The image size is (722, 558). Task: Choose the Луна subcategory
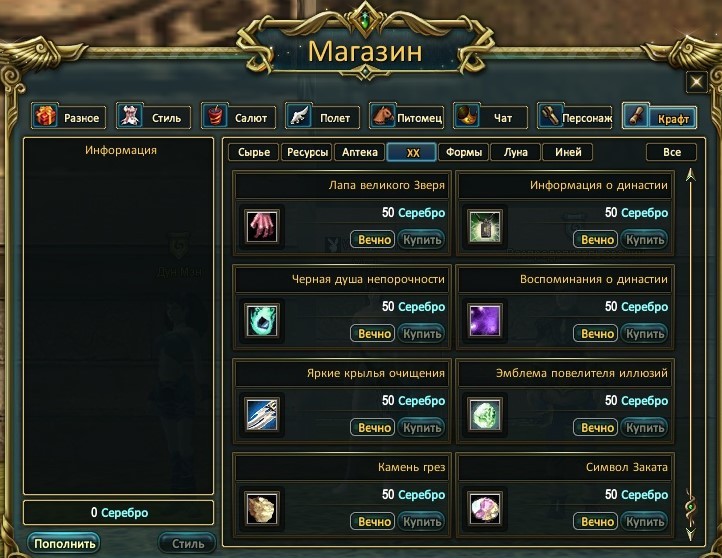516,153
